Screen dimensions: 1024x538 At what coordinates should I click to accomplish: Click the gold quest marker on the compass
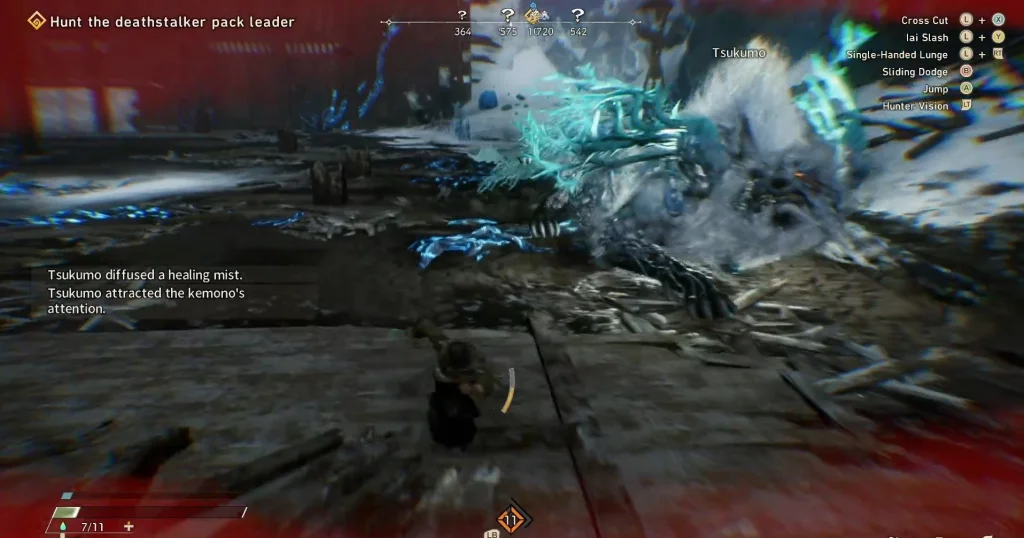534,15
